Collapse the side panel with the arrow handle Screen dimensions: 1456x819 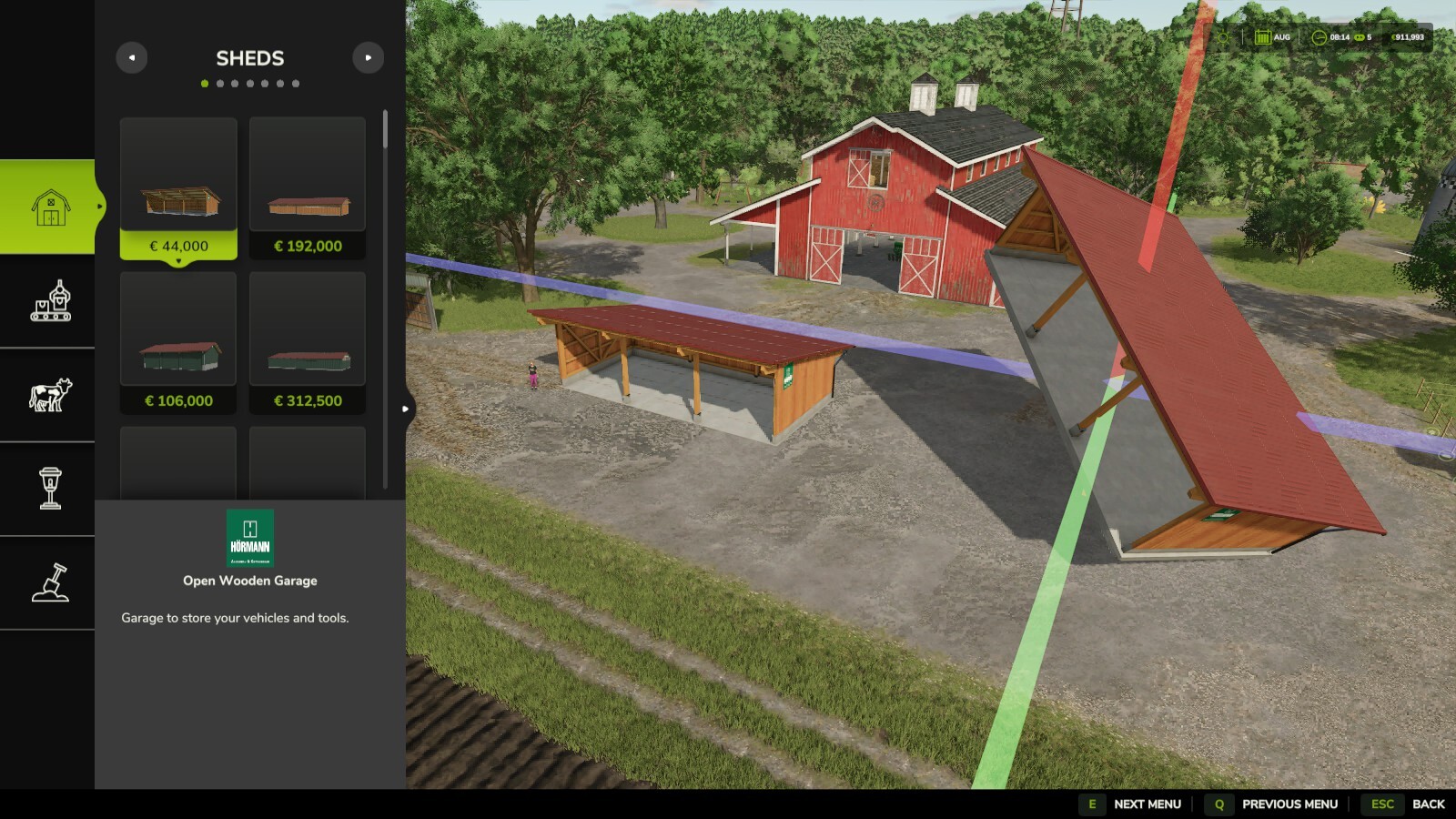[x=406, y=409]
